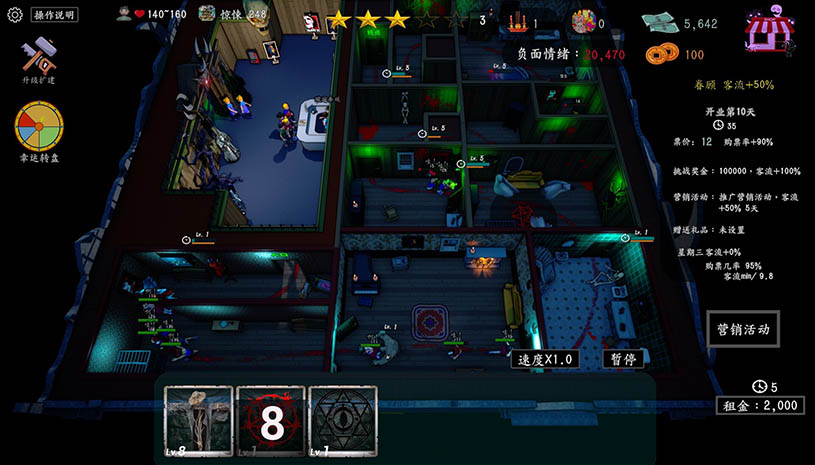Select the red pentagram card on cooldown

point(270,421)
